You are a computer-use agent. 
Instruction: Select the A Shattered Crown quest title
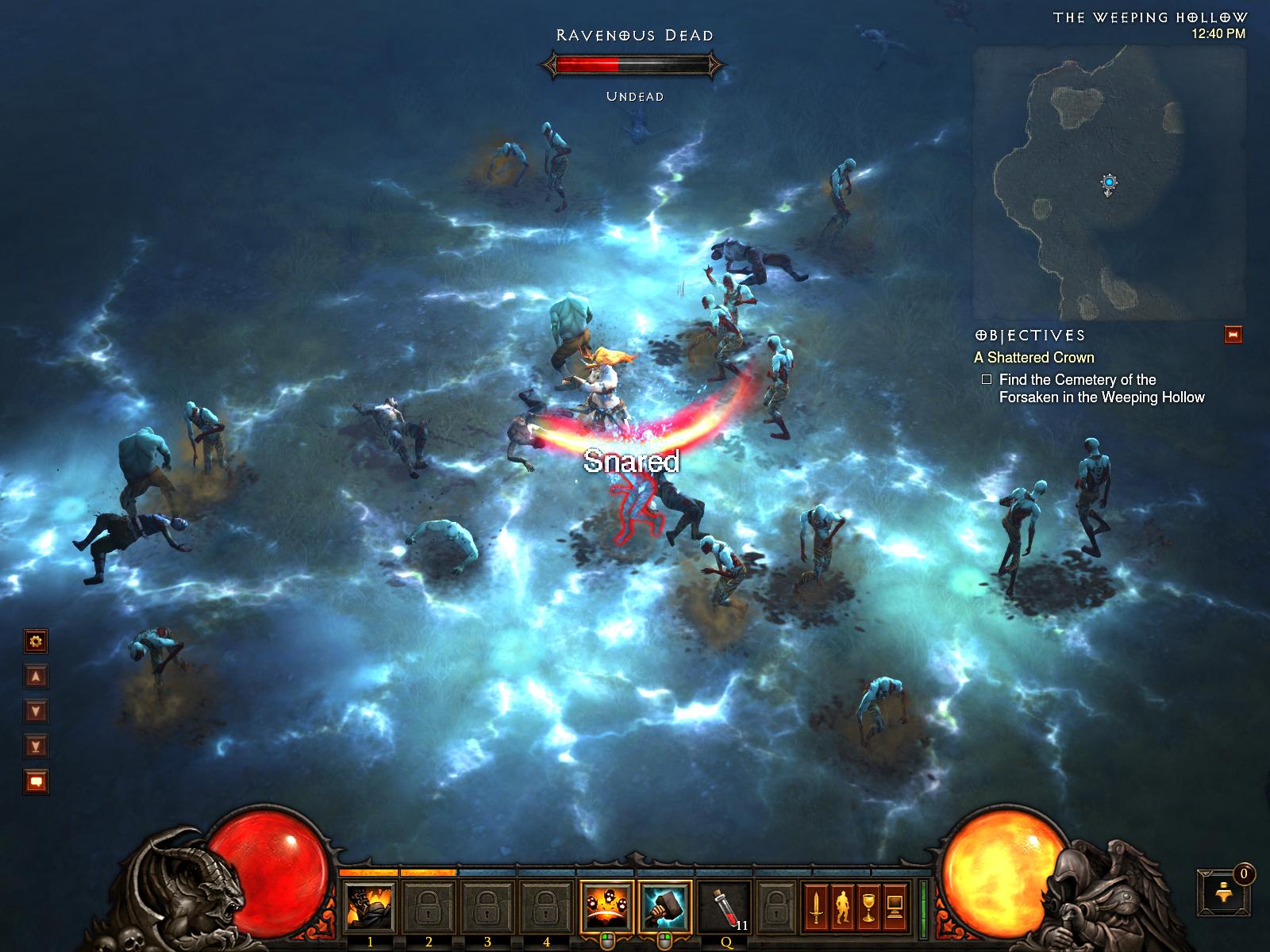(x=1034, y=358)
